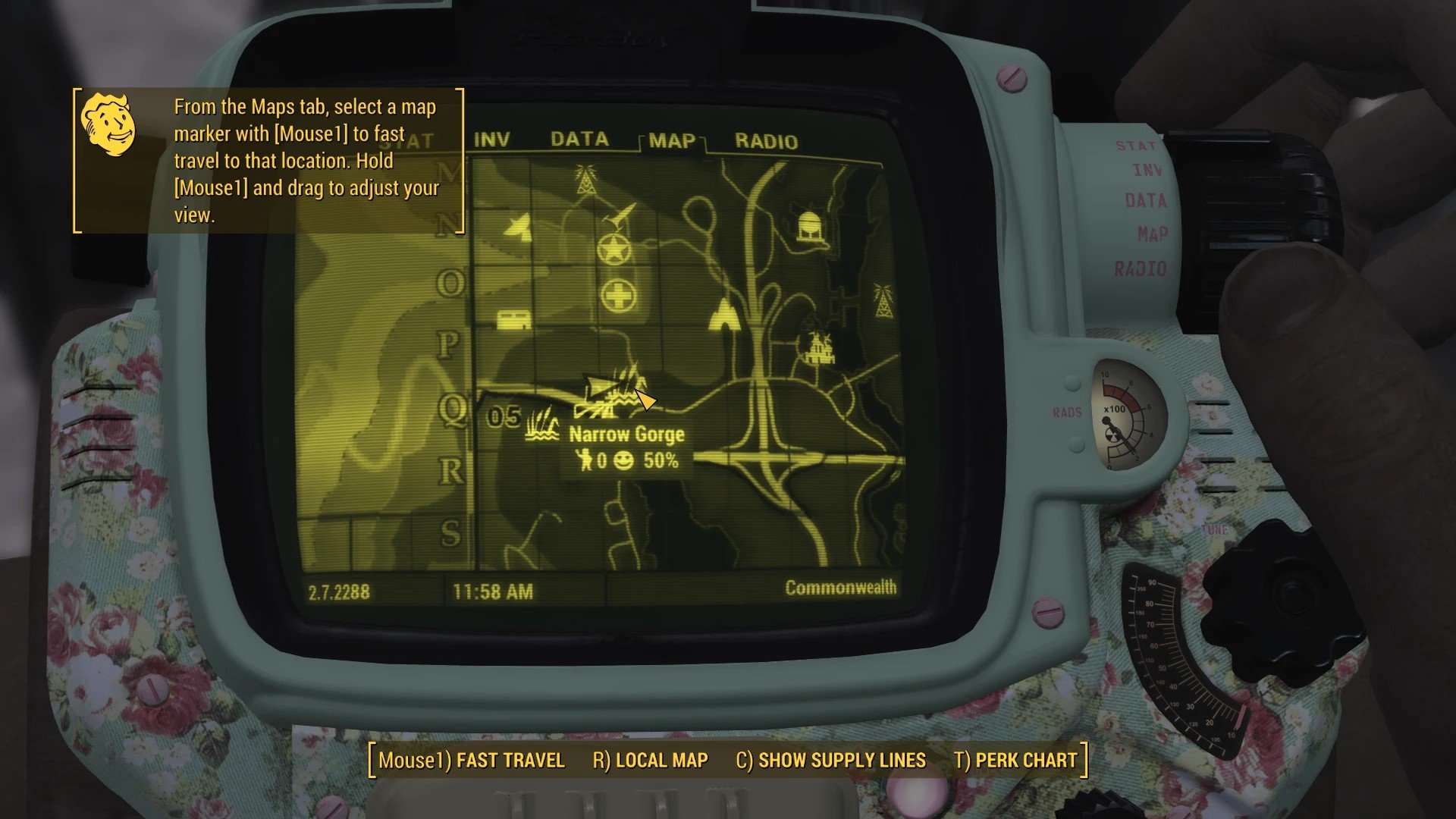Choose the cave entrance map marker

[x=723, y=313]
